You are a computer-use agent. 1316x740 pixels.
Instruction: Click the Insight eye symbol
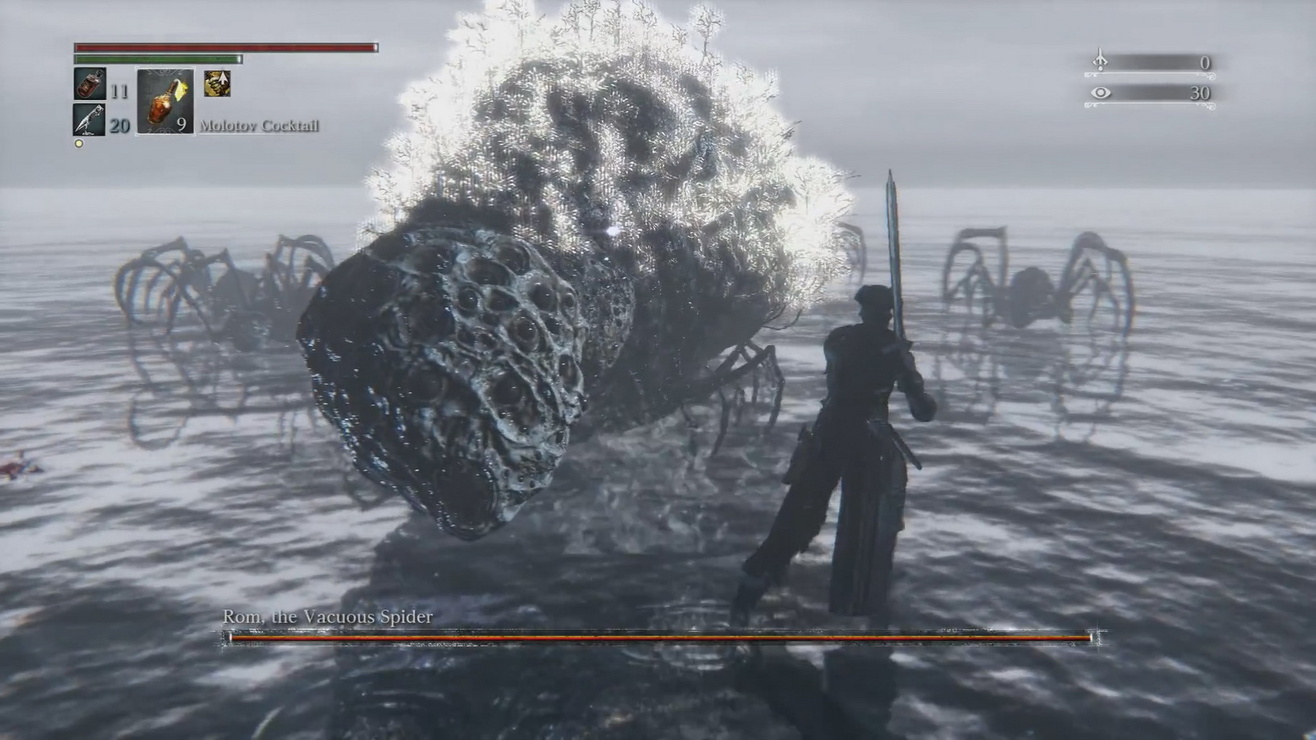click(1100, 92)
